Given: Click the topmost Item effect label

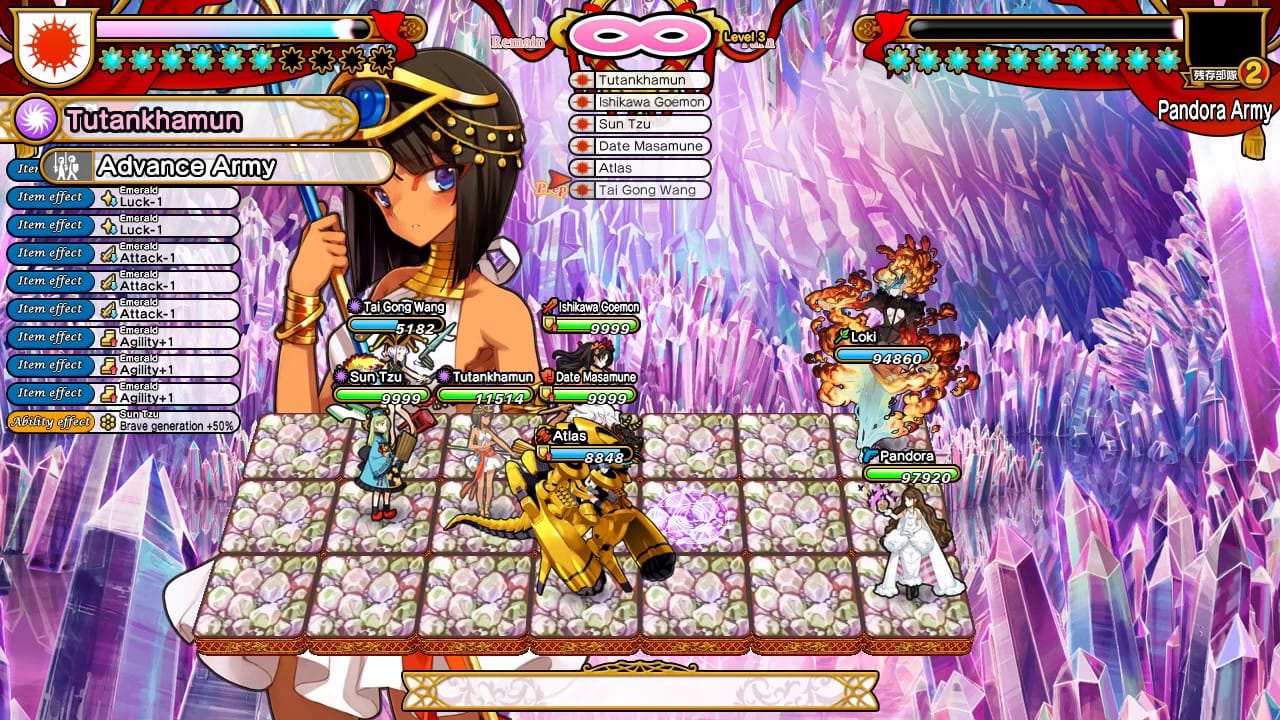Looking at the screenshot, I should click(x=48, y=198).
